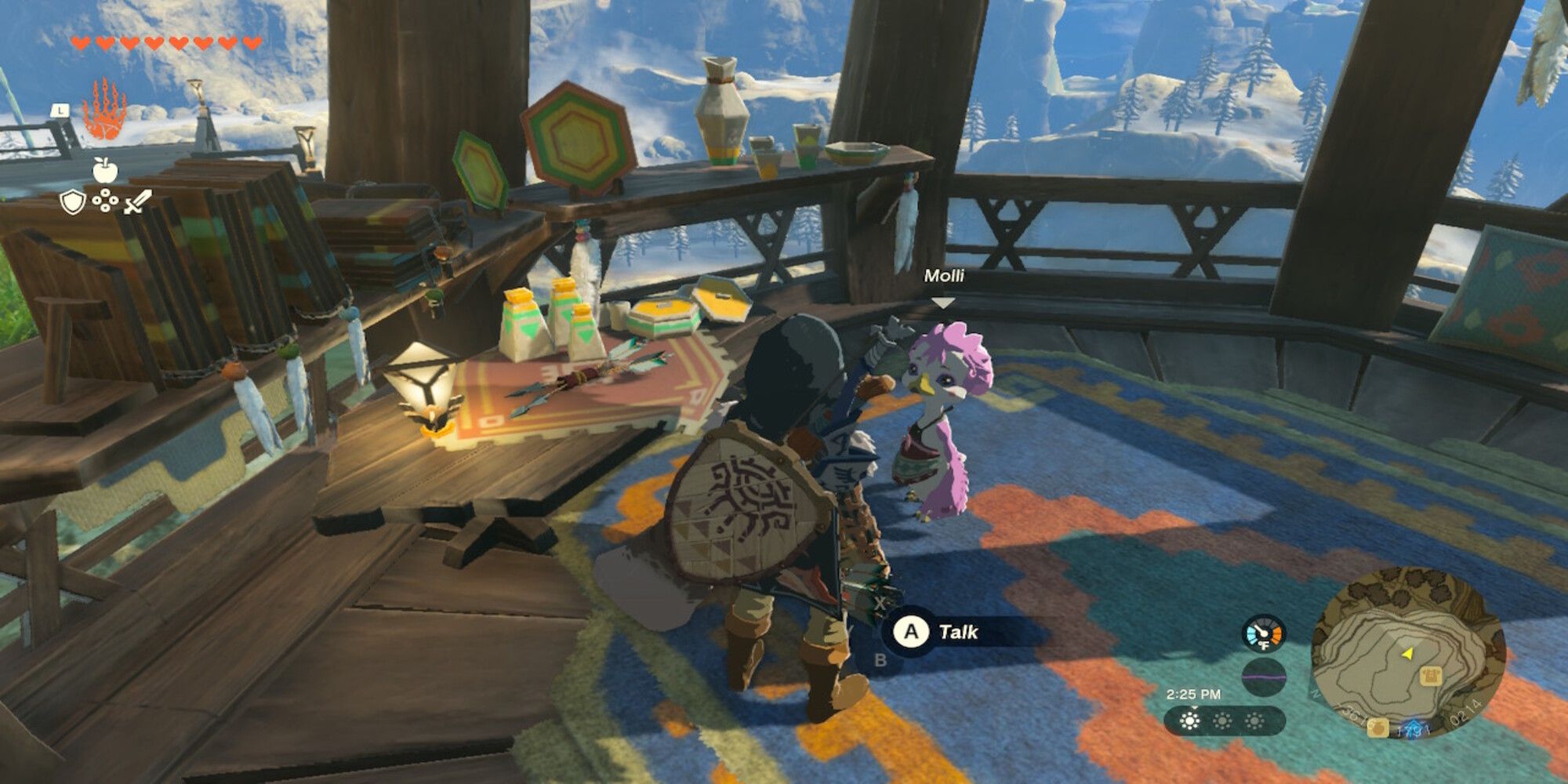Click the sword weapon icon
The height and width of the screenshot is (784, 1568).
coord(136,201)
